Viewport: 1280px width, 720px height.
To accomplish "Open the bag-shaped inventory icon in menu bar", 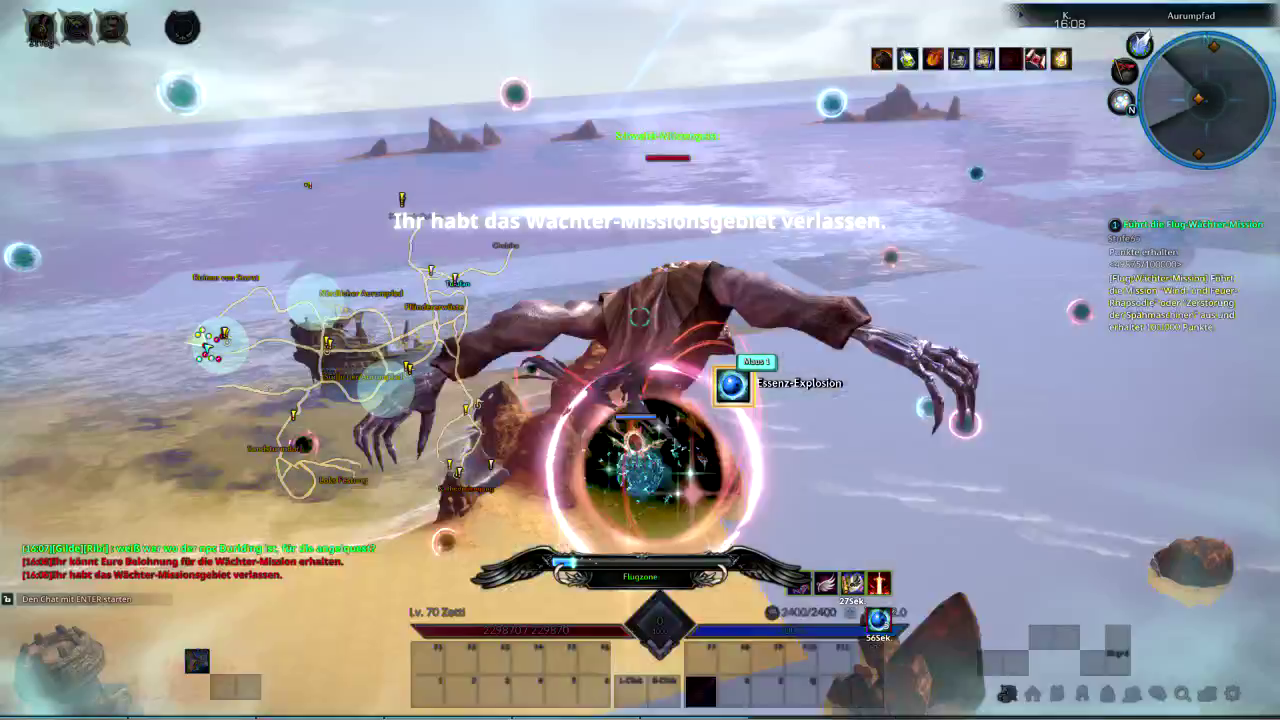I will [x=1107, y=693].
